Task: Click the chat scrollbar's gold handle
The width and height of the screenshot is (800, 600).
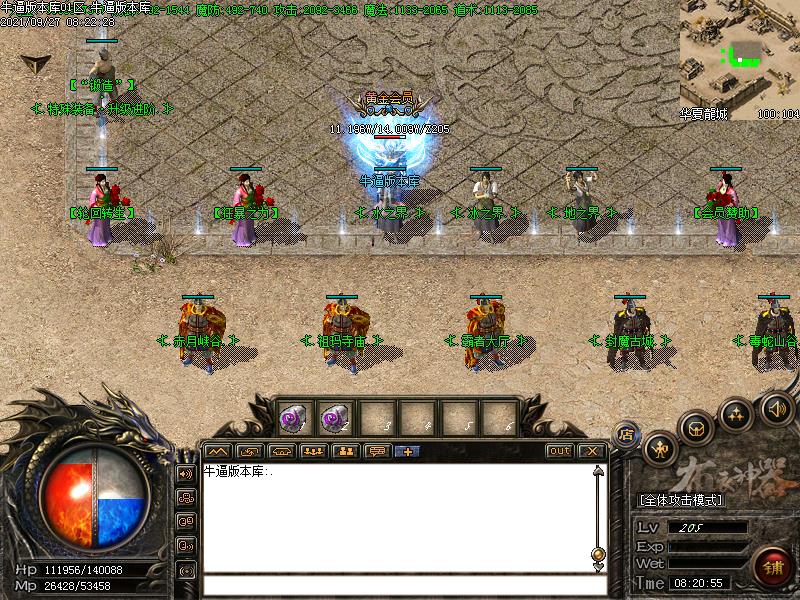Action: [598, 554]
